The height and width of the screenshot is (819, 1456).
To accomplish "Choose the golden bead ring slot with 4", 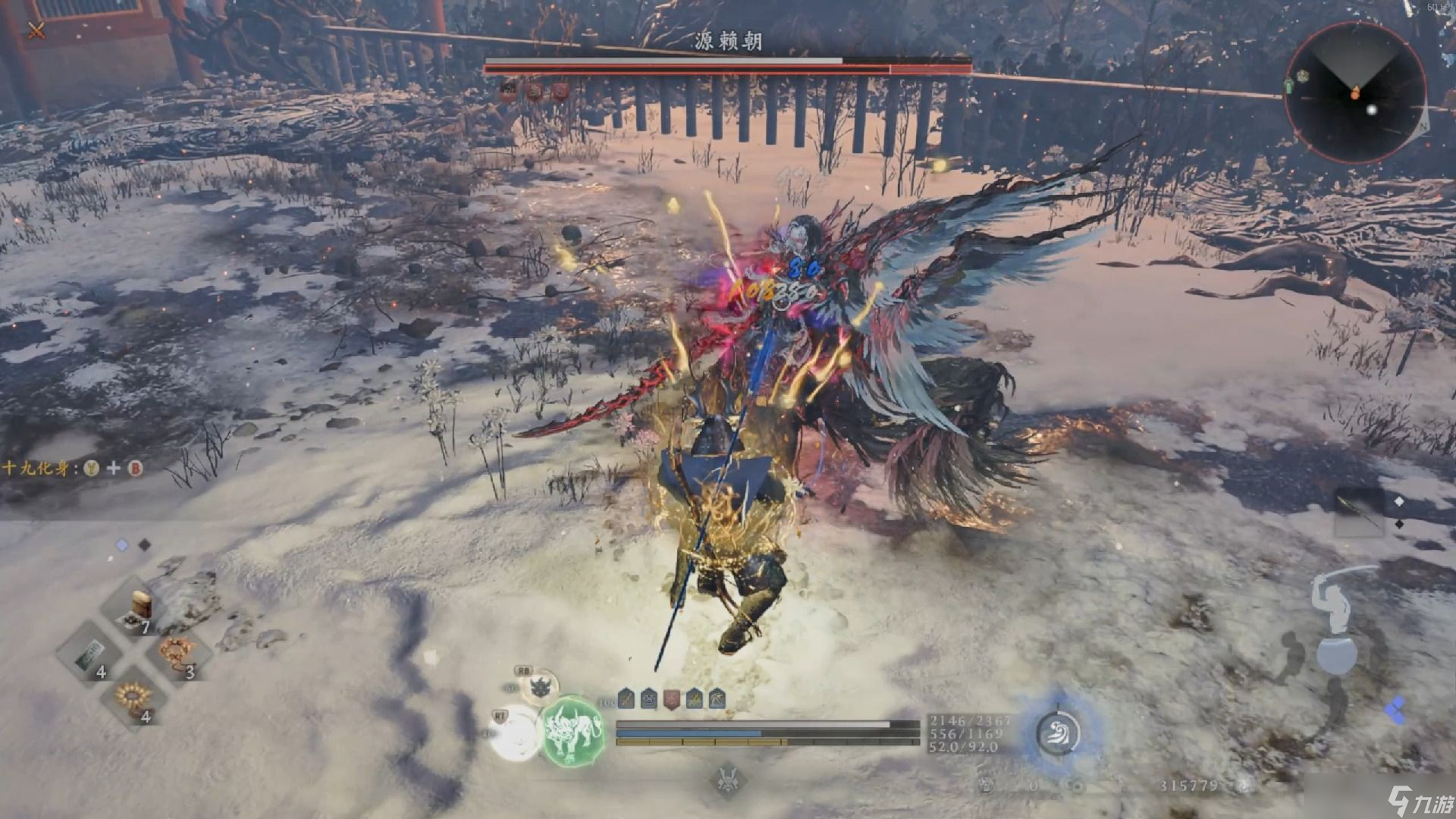I will (x=133, y=698).
